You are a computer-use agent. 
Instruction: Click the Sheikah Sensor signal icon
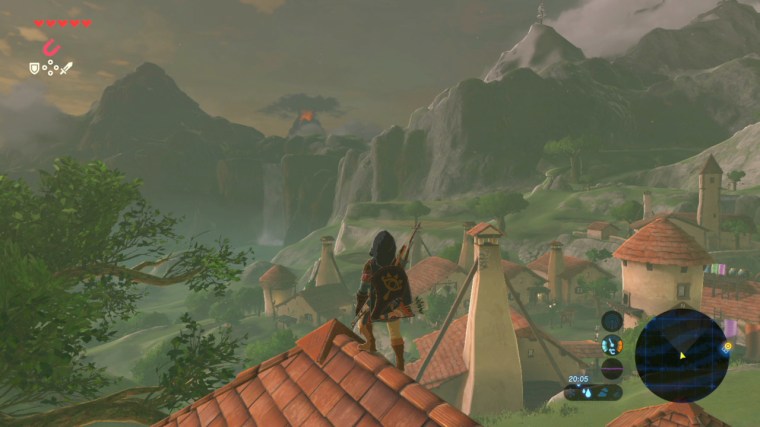click(611, 321)
